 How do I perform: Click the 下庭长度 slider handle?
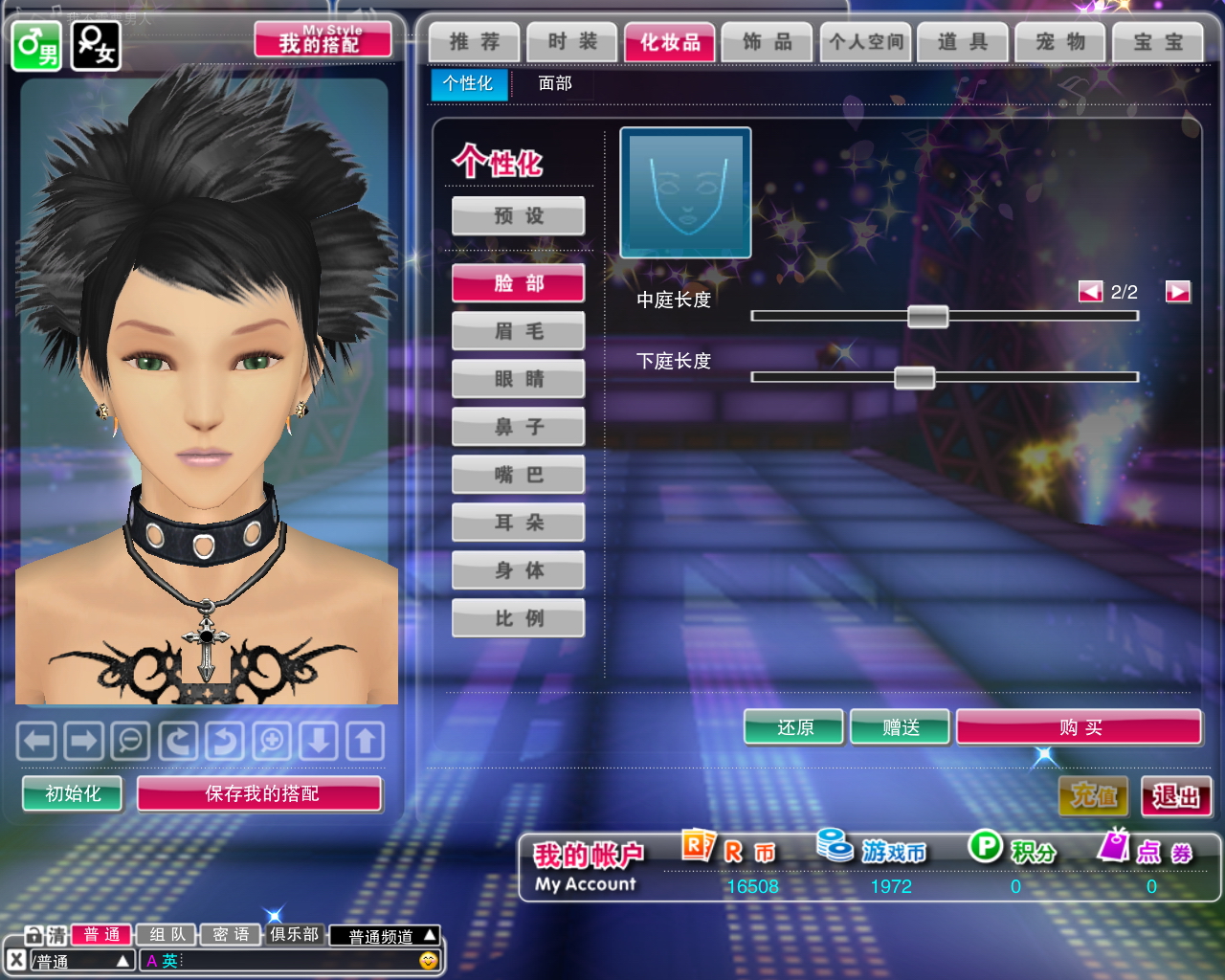click(914, 377)
